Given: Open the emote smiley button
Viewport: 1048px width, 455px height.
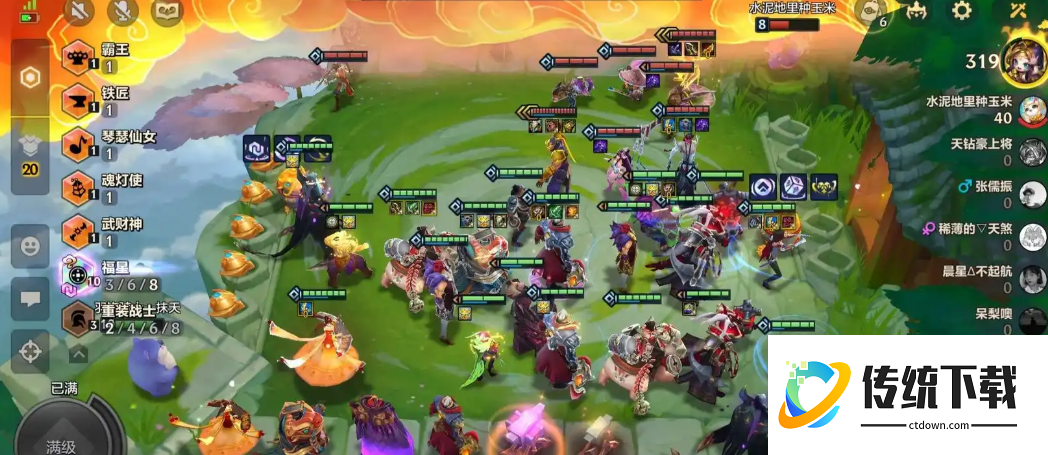Looking at the screenshot, I should click(30, 246).
